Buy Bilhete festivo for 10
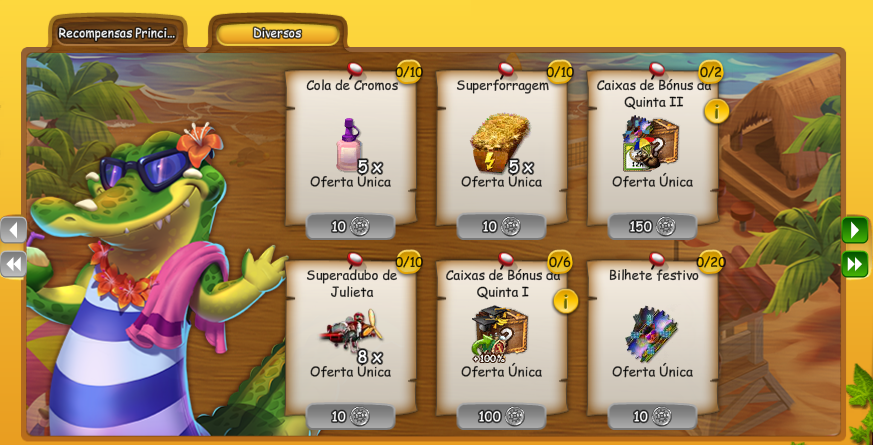 (652, 416)
